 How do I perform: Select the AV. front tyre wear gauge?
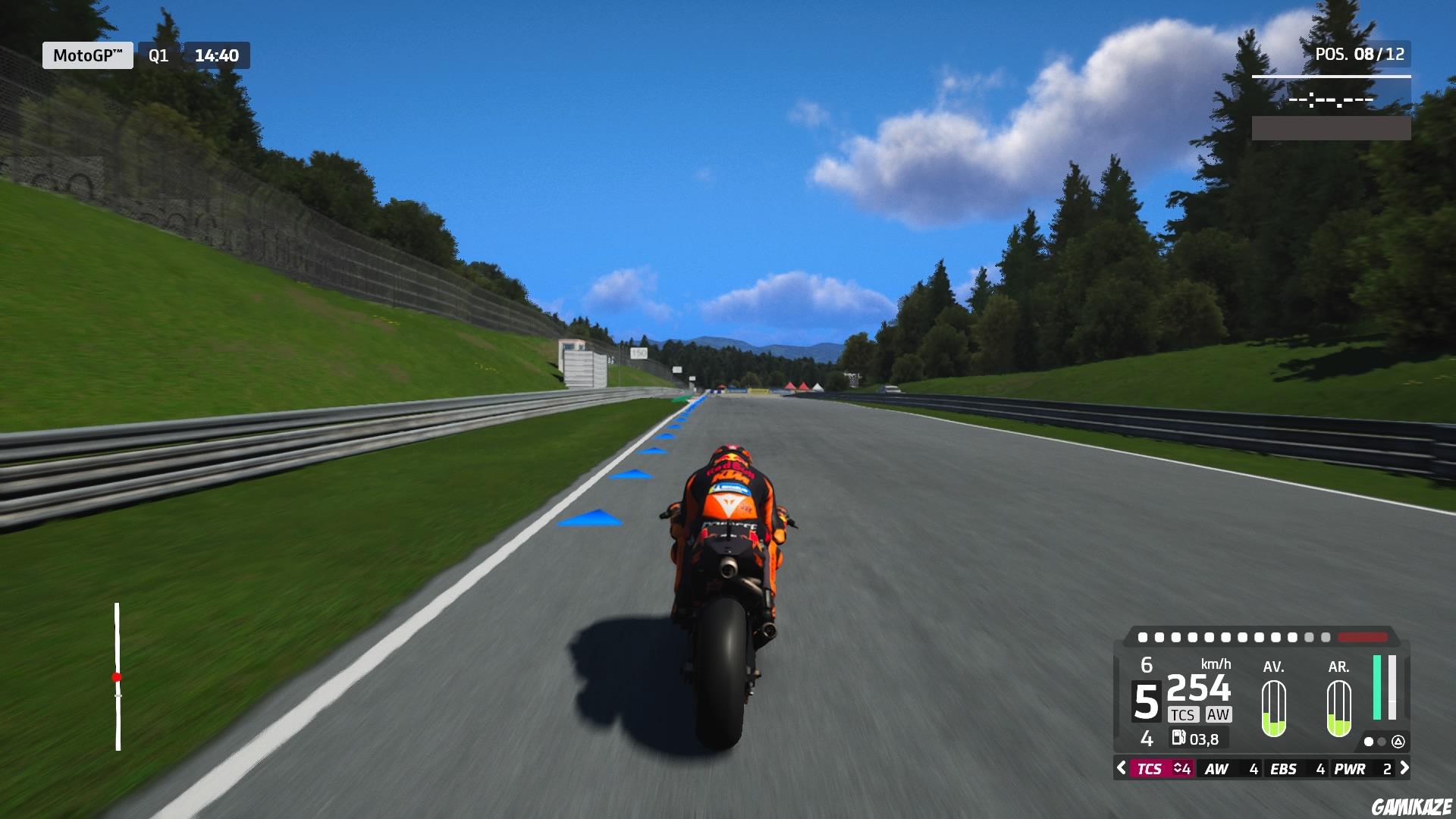pyautogui.click(x=1273, y=709)
